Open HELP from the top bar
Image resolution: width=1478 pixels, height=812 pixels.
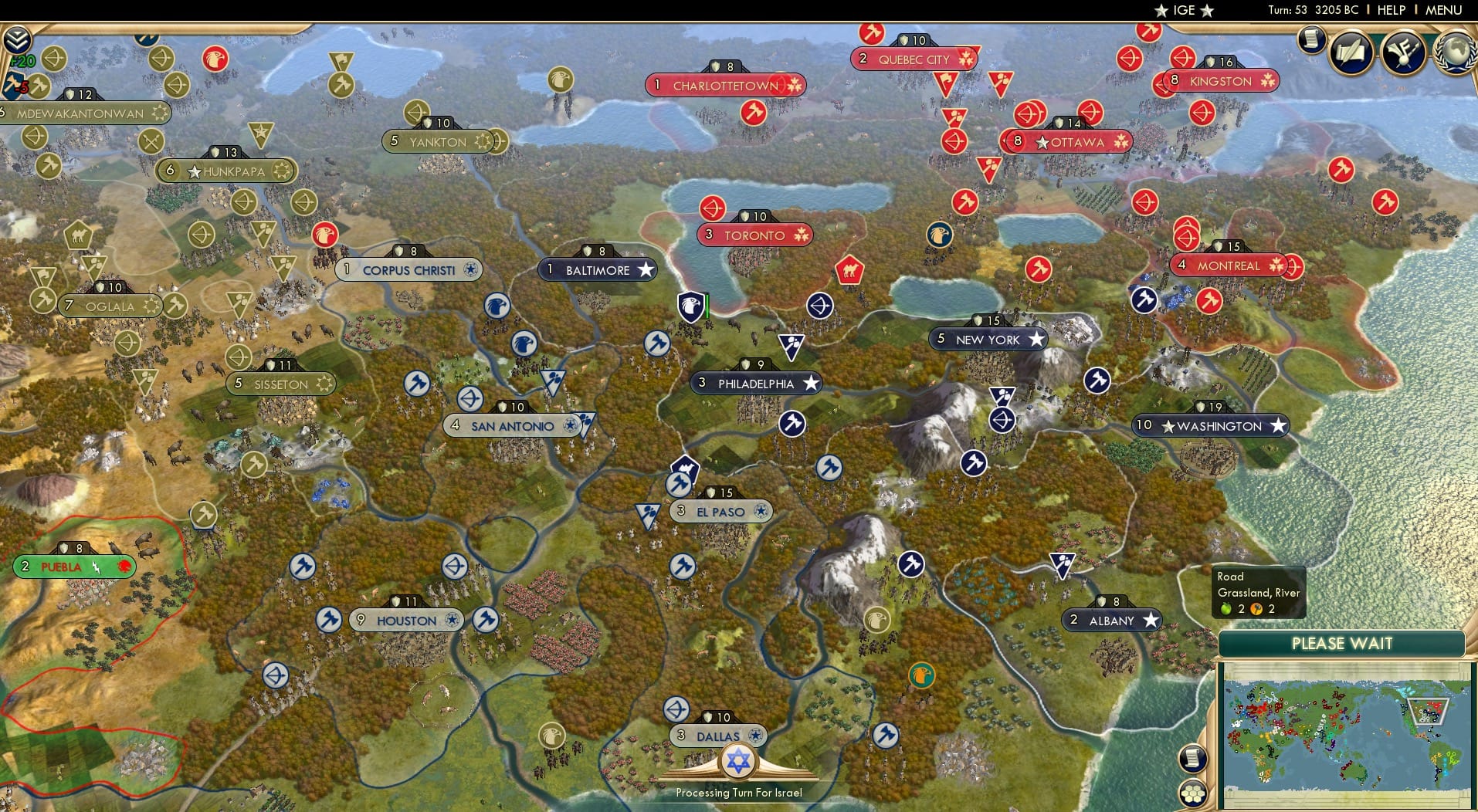click(x=1390, y=11)
